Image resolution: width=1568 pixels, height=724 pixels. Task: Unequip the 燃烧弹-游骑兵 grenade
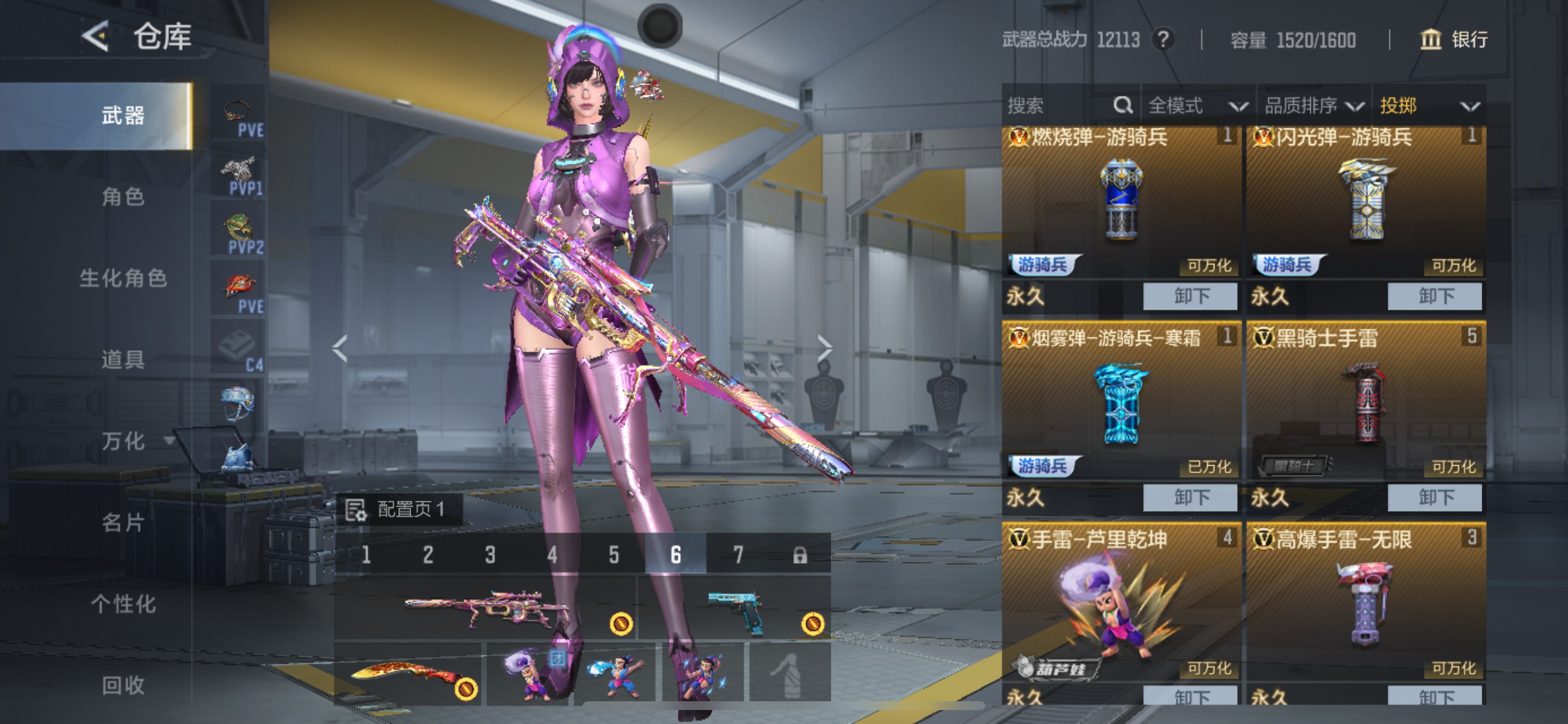click(1190, 296)
